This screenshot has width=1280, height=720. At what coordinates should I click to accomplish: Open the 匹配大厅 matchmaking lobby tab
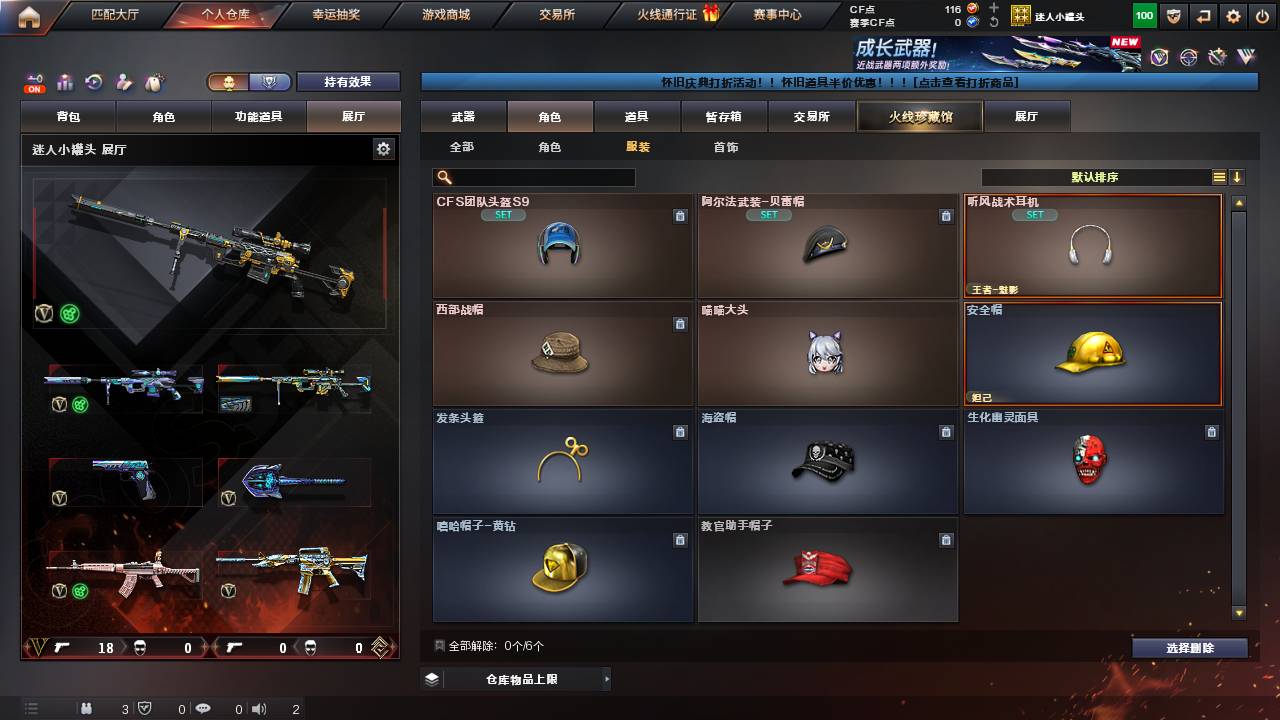tap(115, 15)
